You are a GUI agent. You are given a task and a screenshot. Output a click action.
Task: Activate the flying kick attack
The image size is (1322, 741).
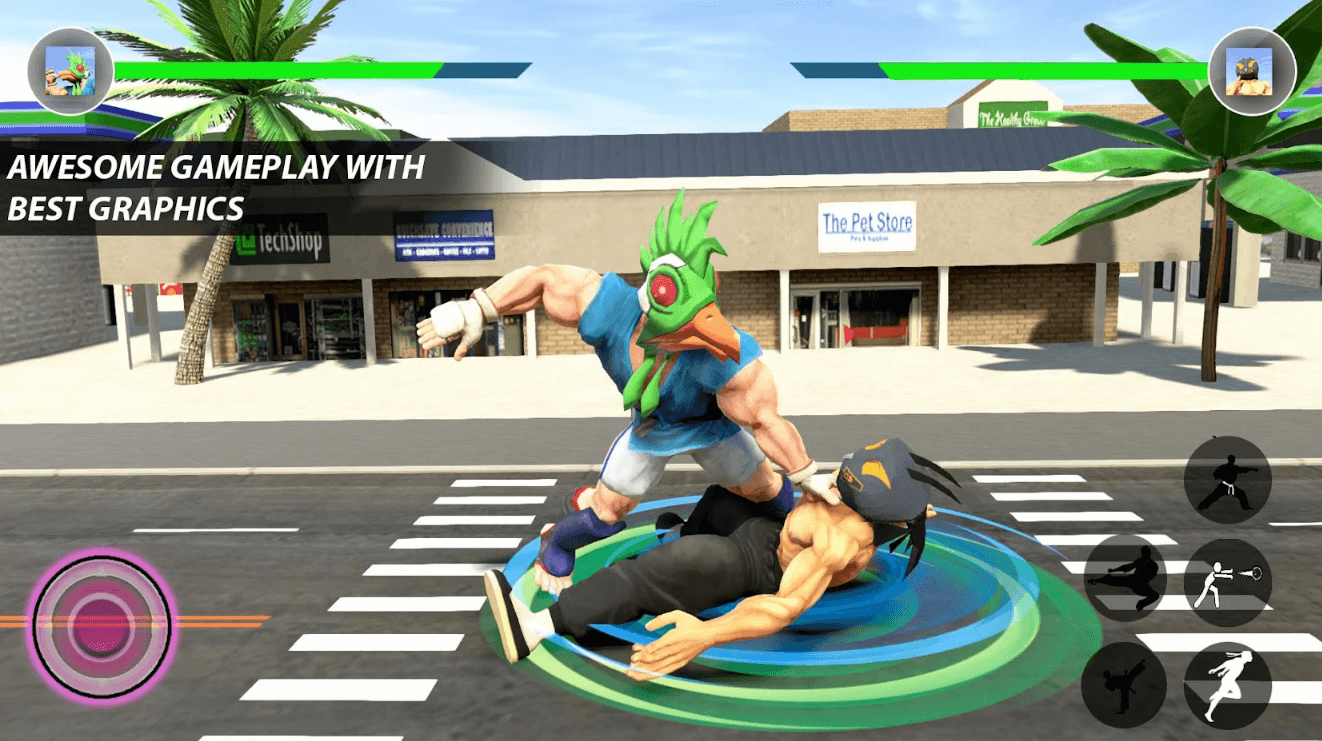(1126, 580)
